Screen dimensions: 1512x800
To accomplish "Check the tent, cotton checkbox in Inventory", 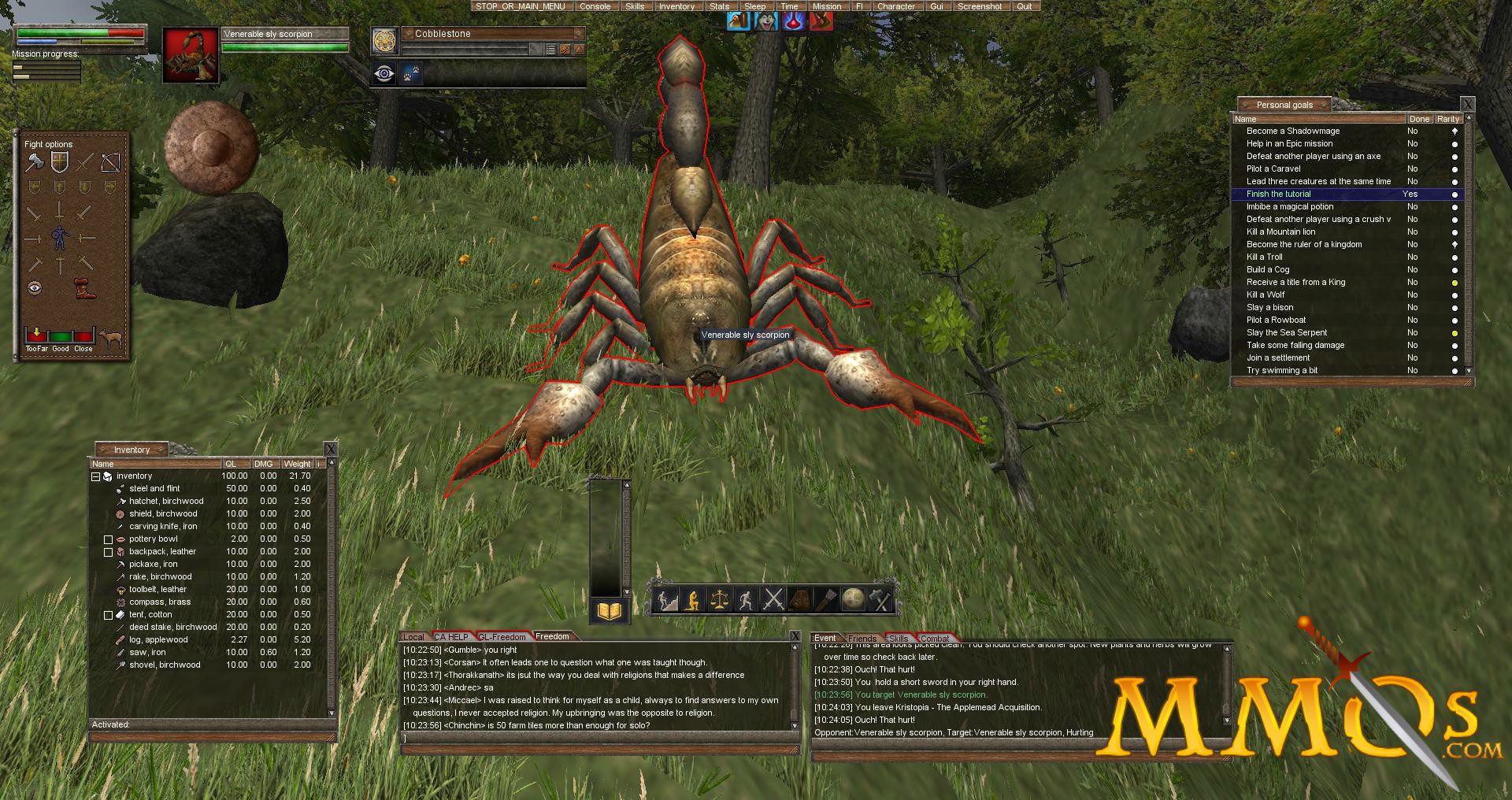I will 109,614.
